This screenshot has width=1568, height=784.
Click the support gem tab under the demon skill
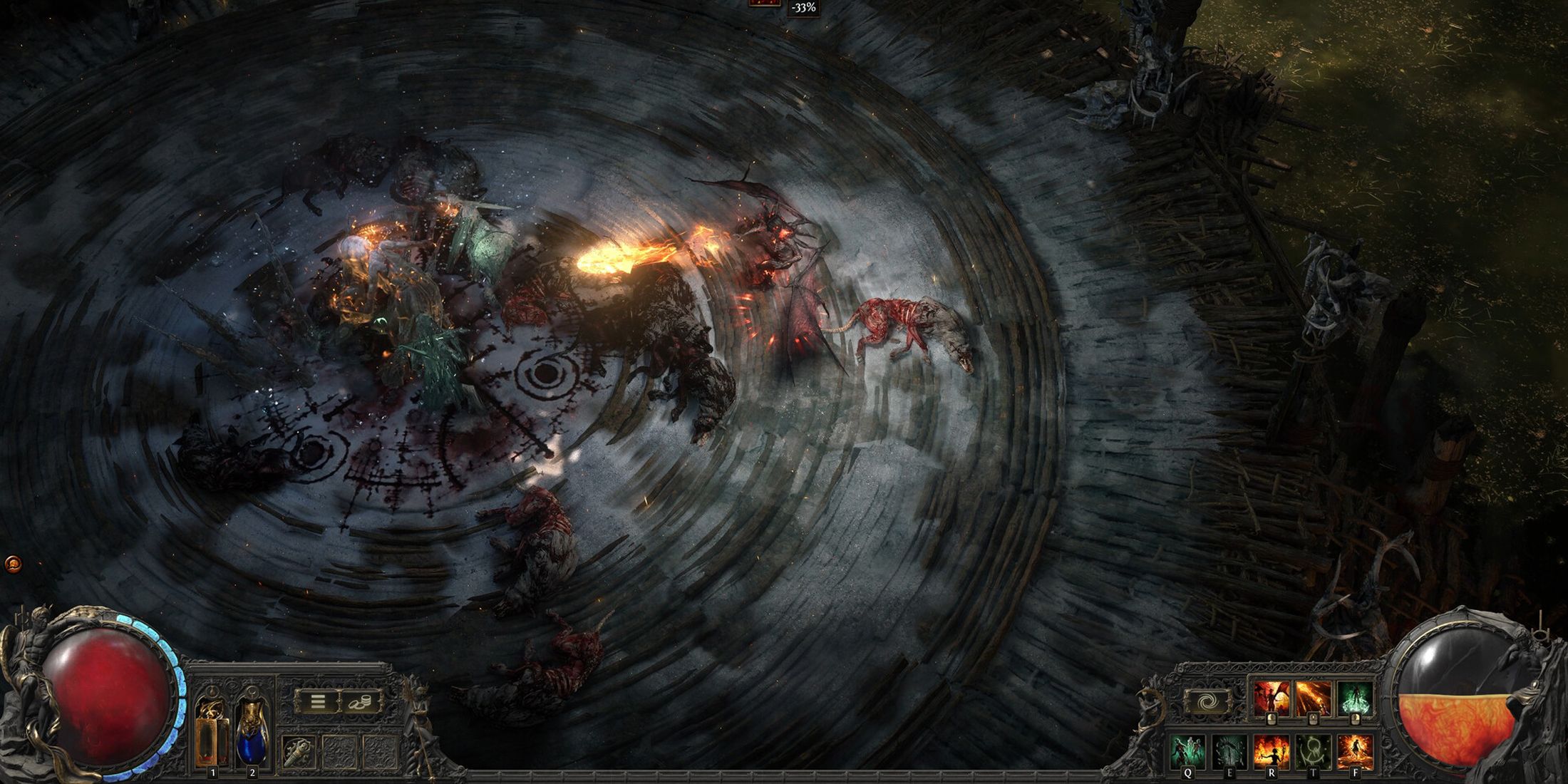point(1272,718)
